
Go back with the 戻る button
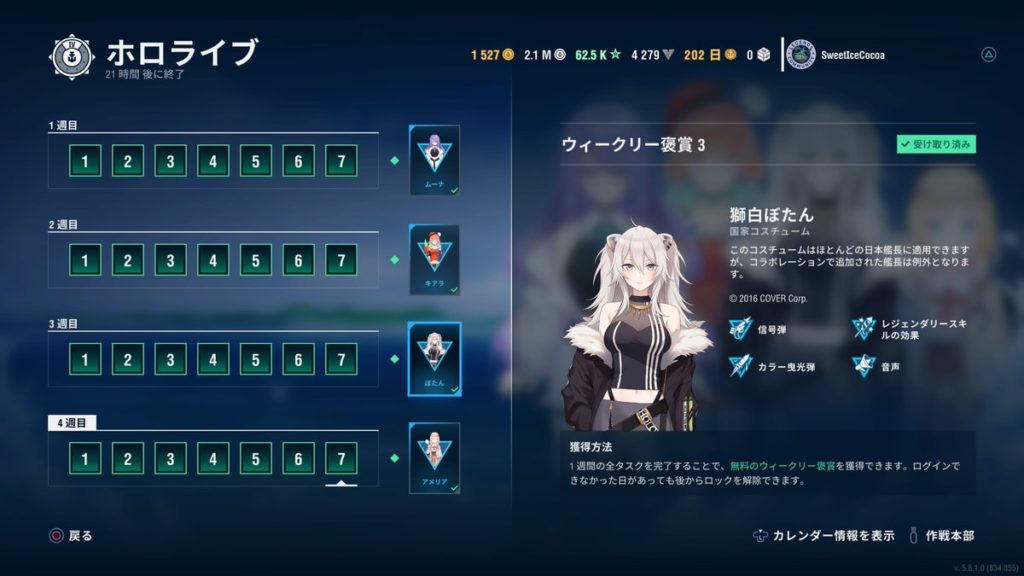[x=70, y=536]
